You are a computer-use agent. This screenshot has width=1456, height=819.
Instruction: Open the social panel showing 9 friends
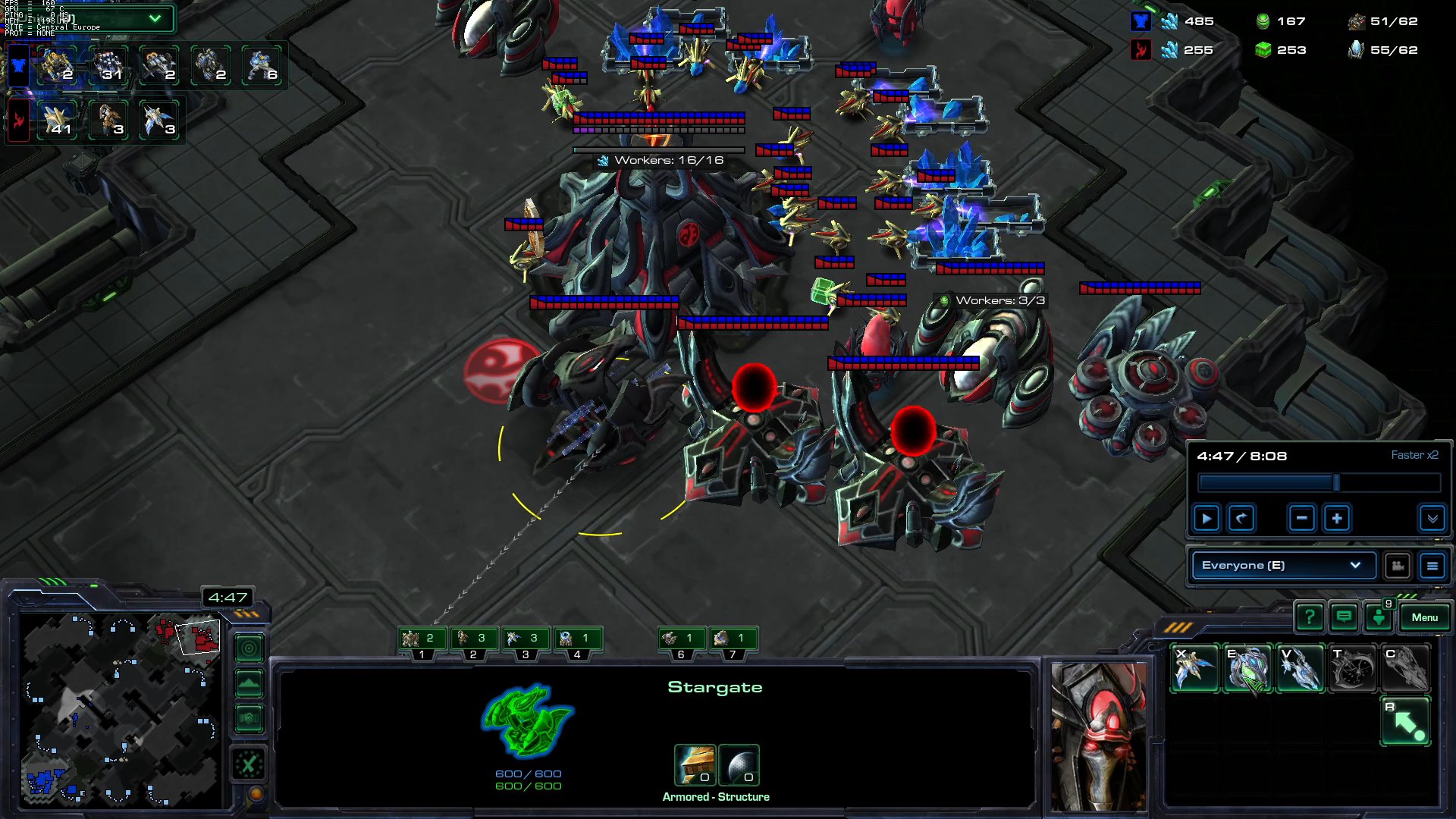[x=1379, y=617]
